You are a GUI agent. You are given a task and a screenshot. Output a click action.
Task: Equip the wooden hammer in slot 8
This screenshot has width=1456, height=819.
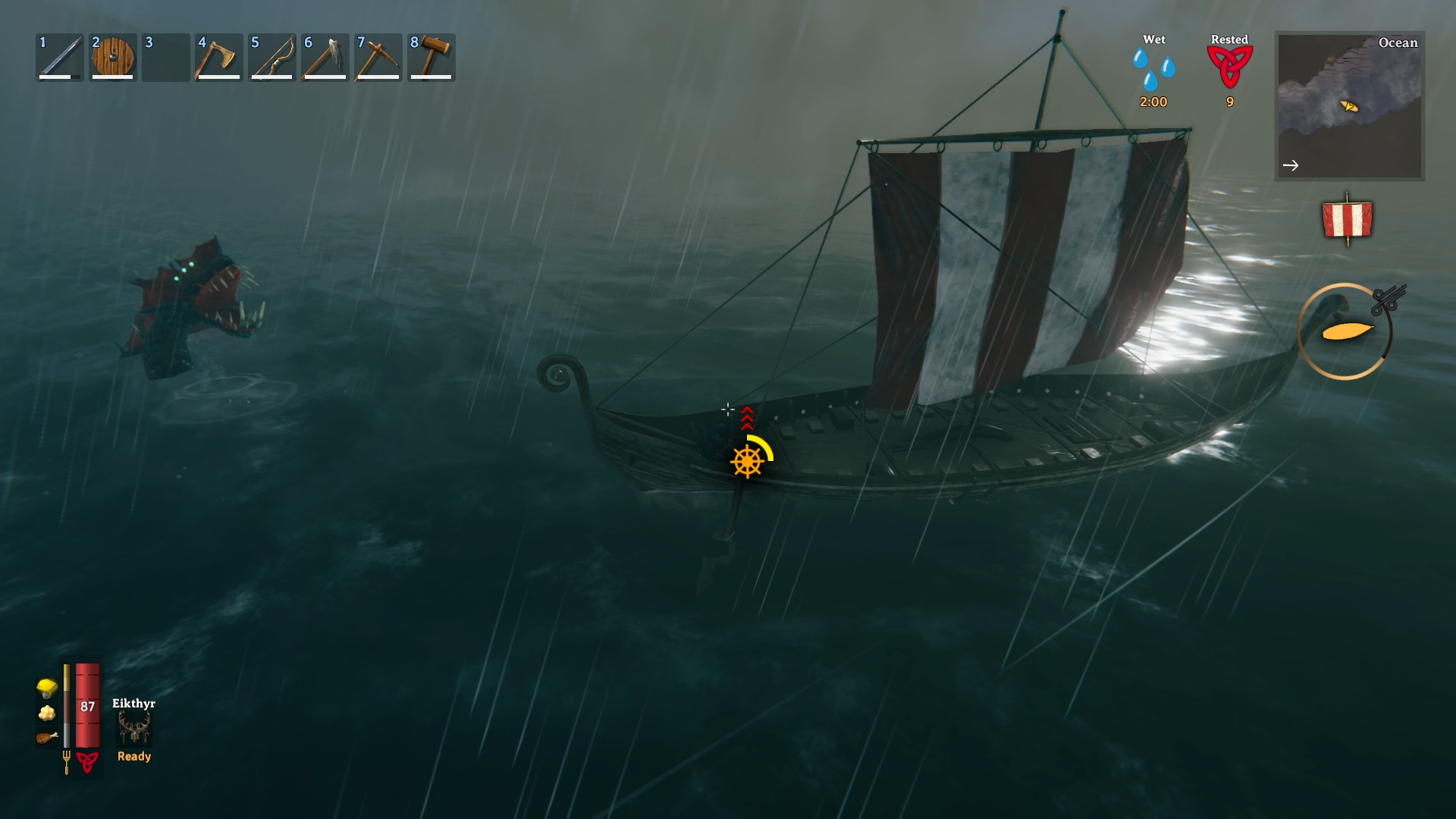pos(431,58)
